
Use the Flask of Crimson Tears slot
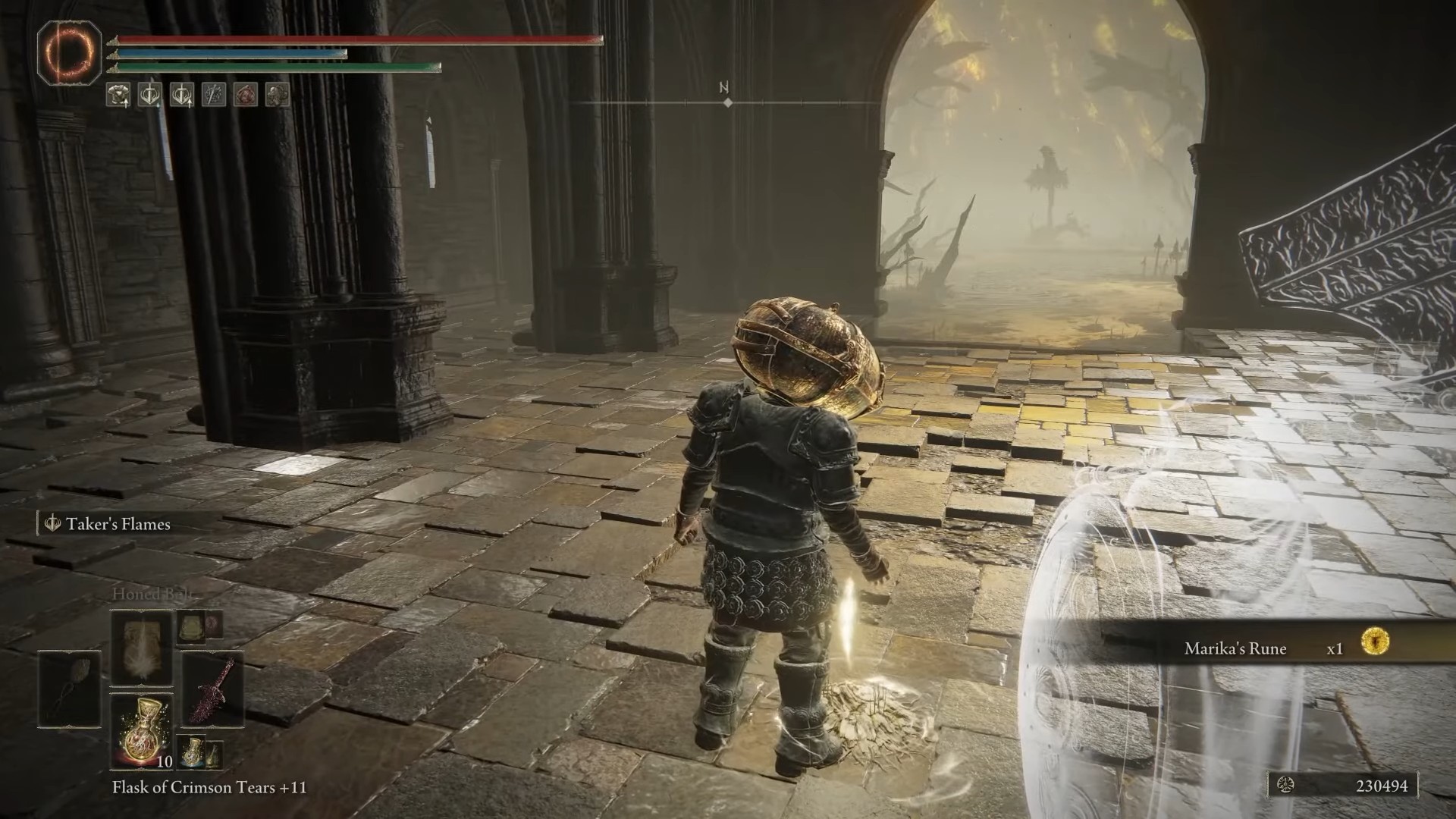point(141,730)
